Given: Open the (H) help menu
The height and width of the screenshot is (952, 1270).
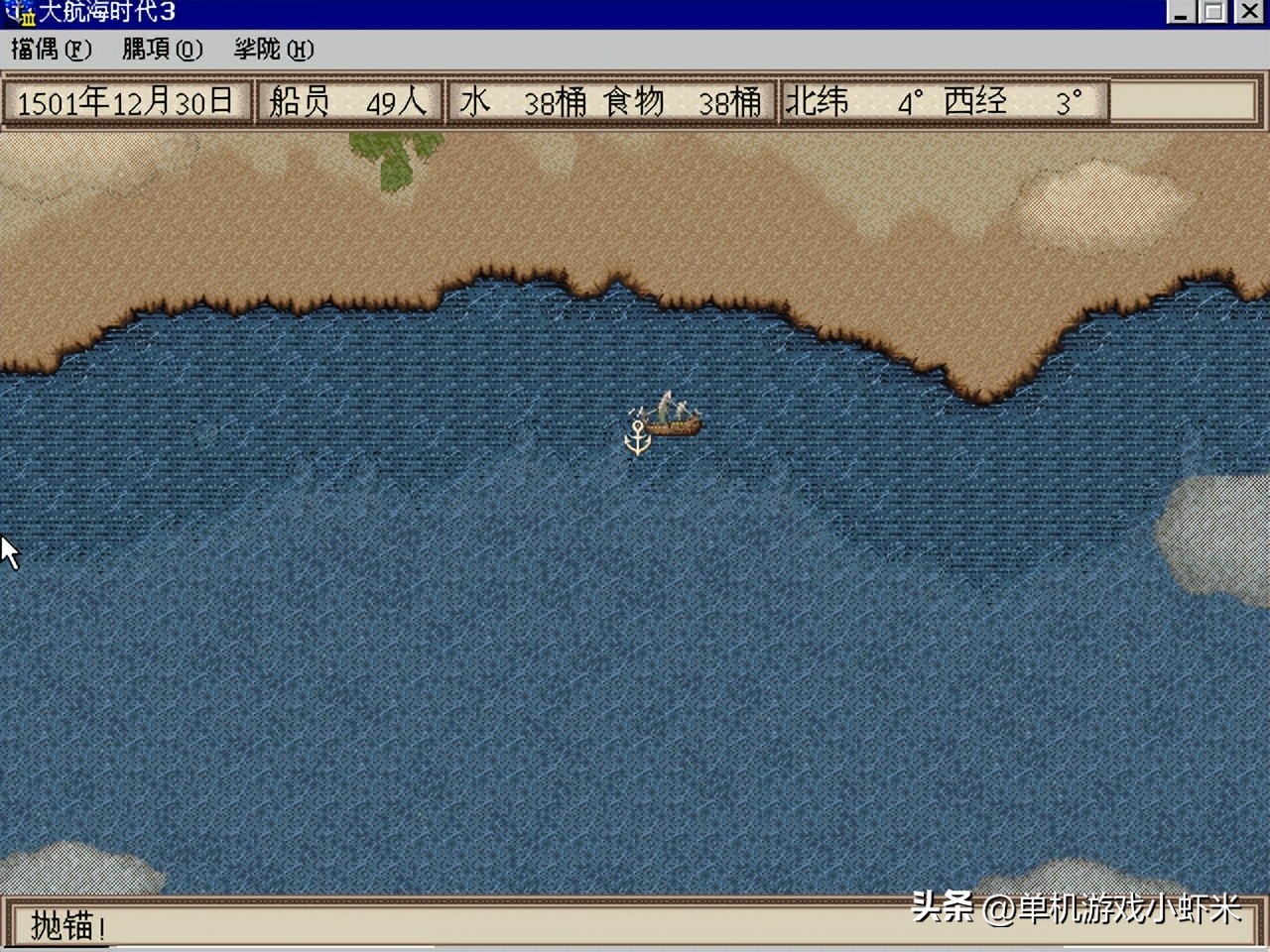Looking at the screenshot, I should click(274, 49).
